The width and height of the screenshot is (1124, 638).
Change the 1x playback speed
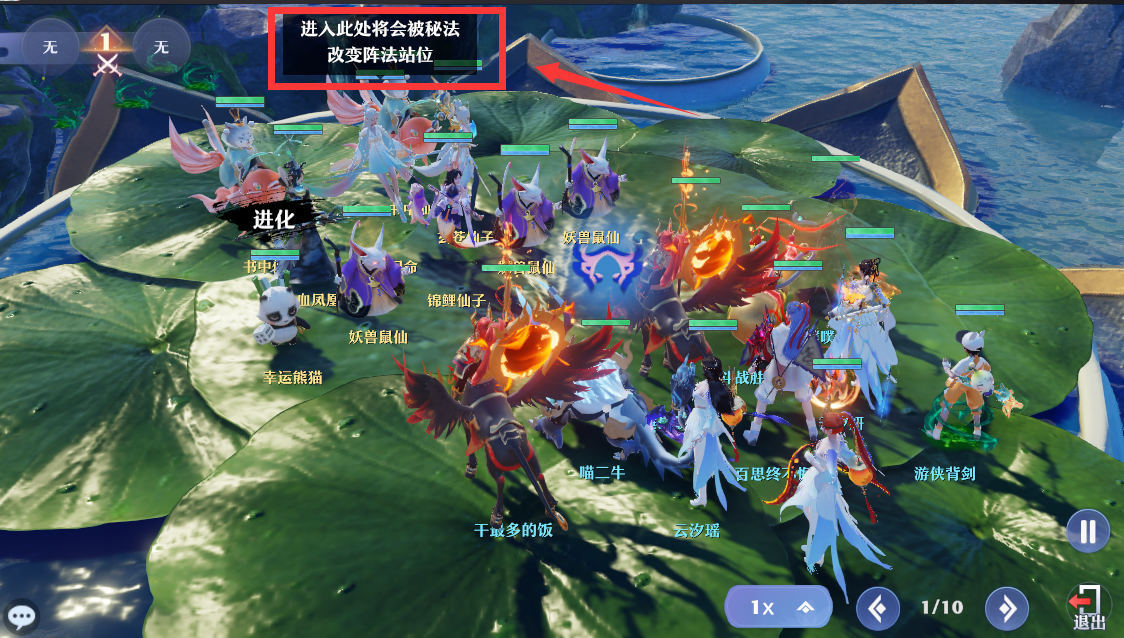(x=780, y=607)
